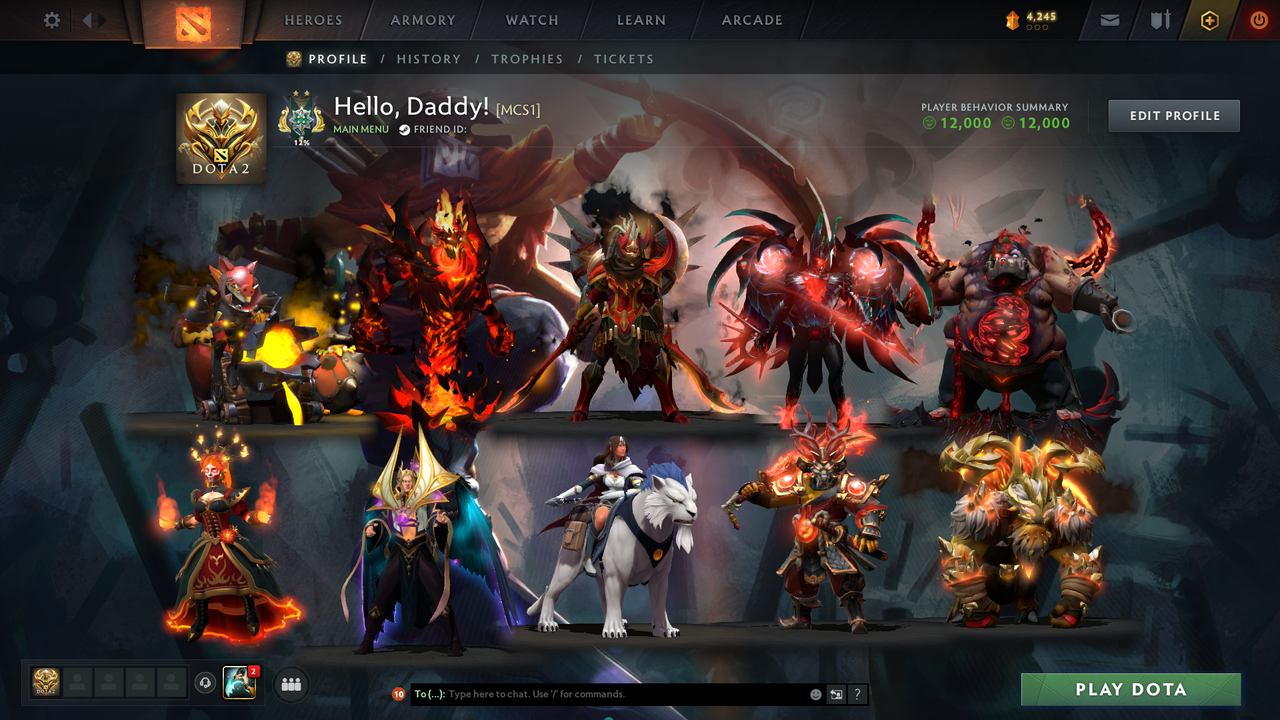Viewport: 1280px width, 720px height.
Task: Open the friends list icon
Action: (290, 684)
